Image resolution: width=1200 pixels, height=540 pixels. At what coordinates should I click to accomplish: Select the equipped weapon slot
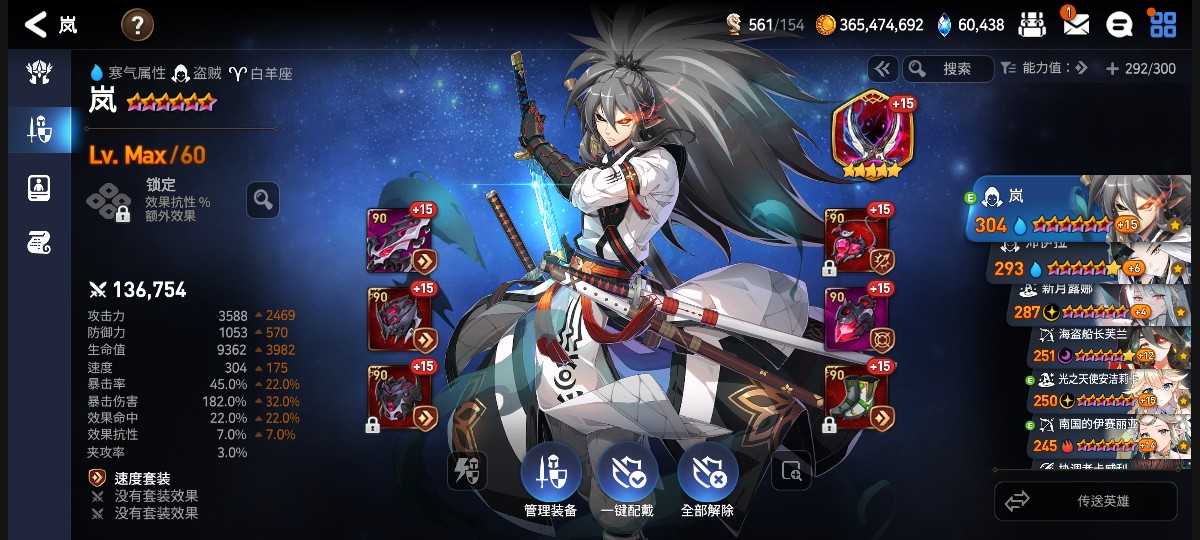(400, 241)
